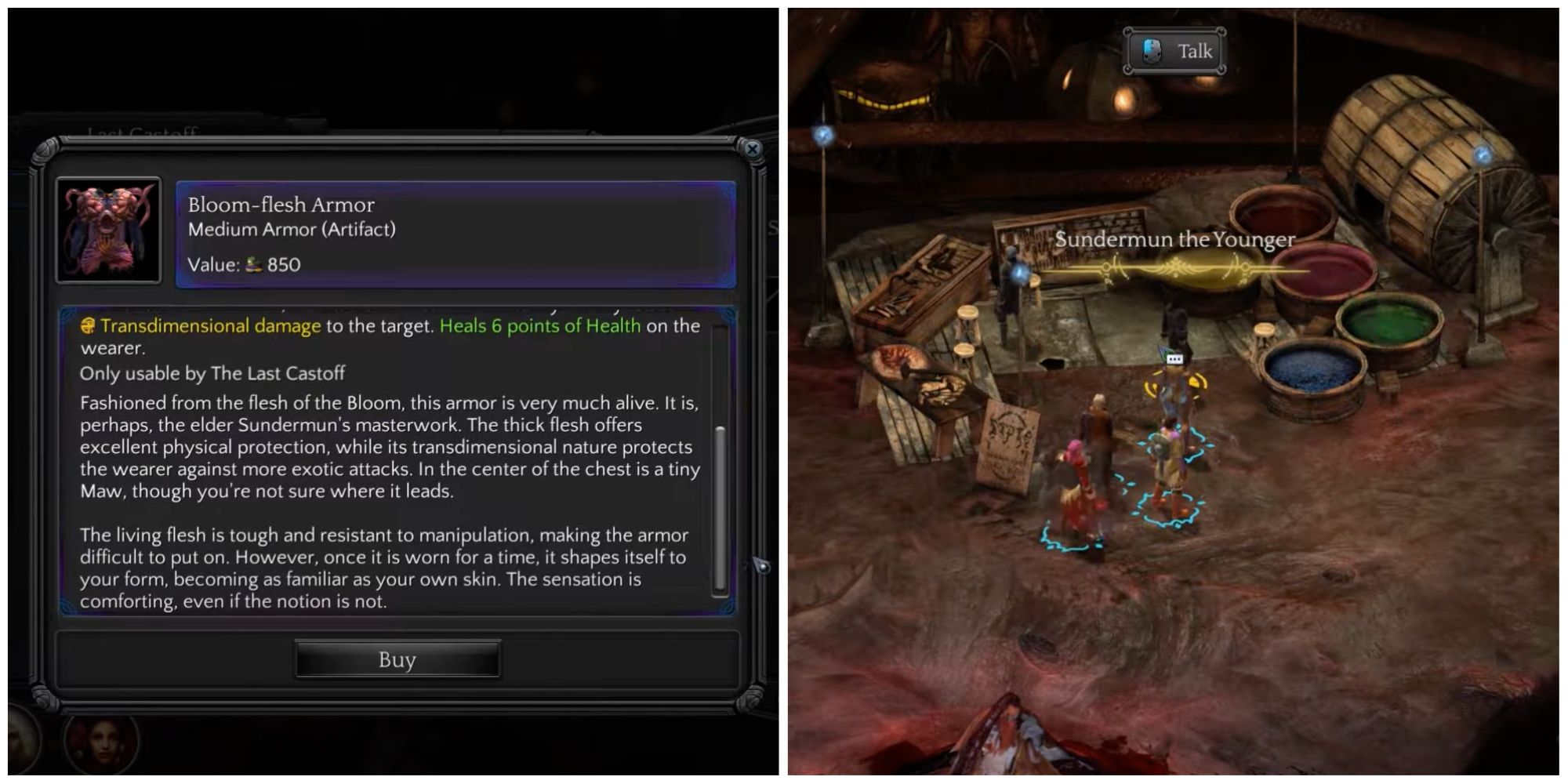This screenshot has height=784, width=1568.
Task: Click the Sundermun the Younger nameplate
Action: (1177, 241)
